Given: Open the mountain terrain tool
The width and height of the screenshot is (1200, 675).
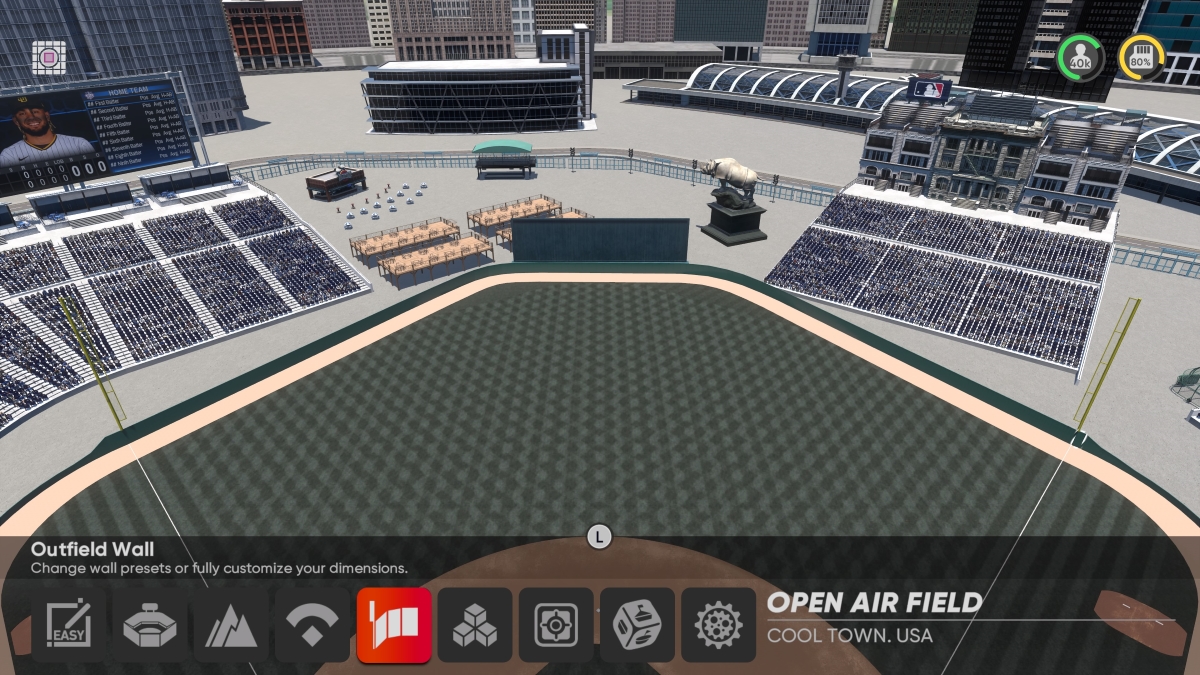Looking at the screenshot, I should pos(231,625).
